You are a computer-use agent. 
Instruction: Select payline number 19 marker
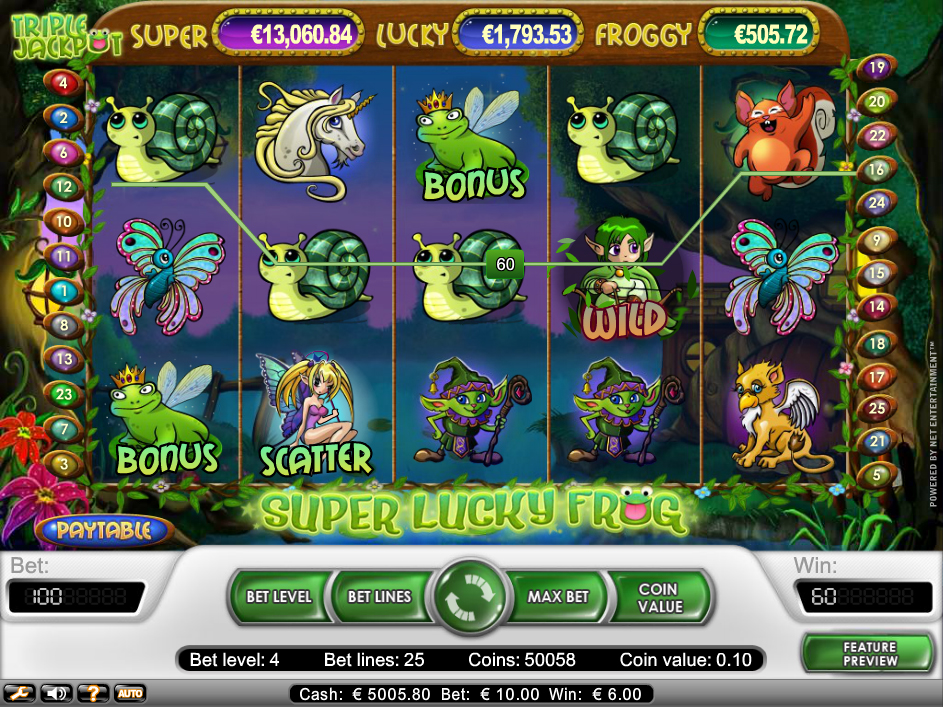(x=877, y=68)
